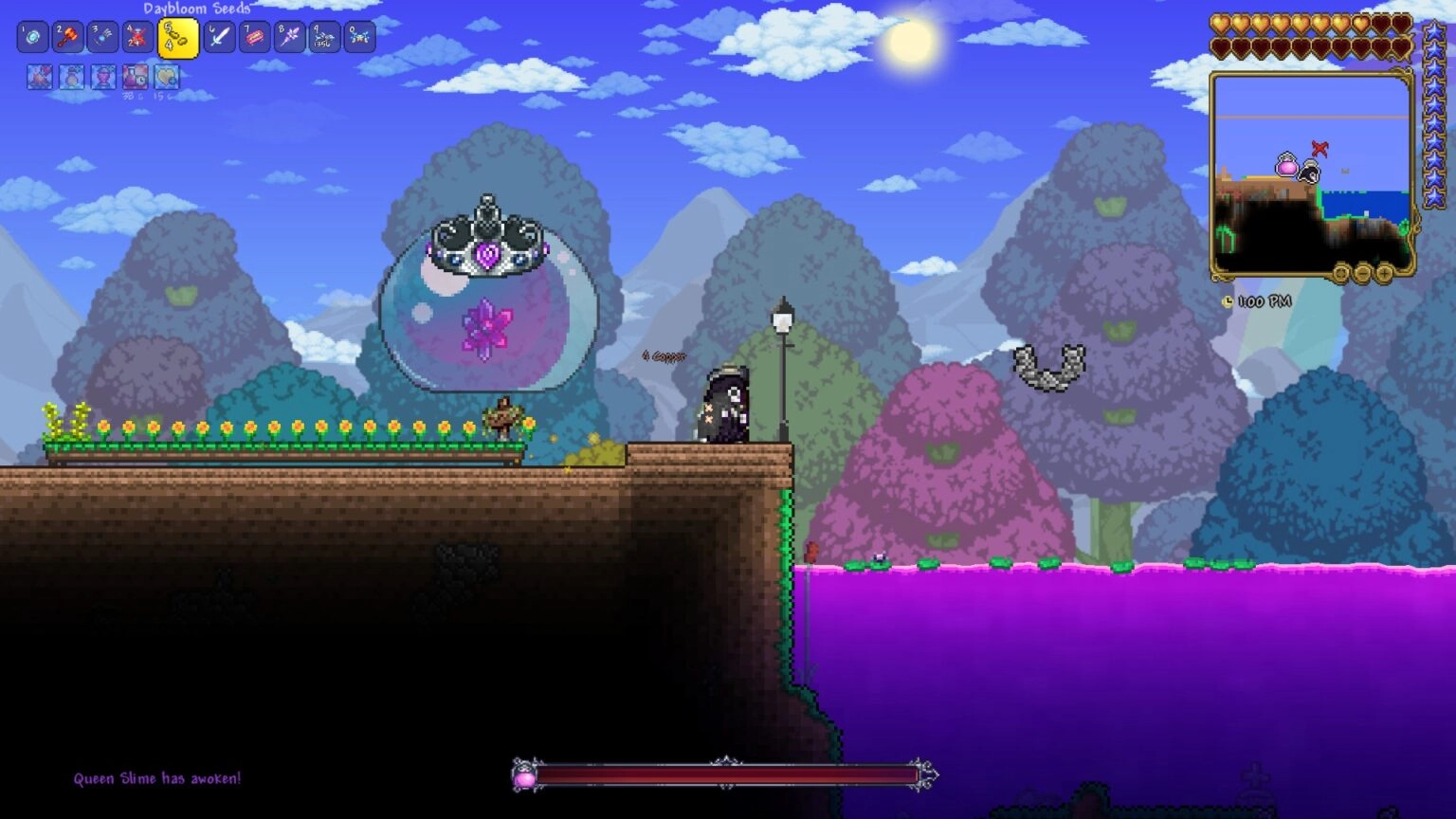This screenshot has height=819, width=1456.
Task: Select the Daybloom Seeds in hotbar slot 5
Action: coord(177,36)
